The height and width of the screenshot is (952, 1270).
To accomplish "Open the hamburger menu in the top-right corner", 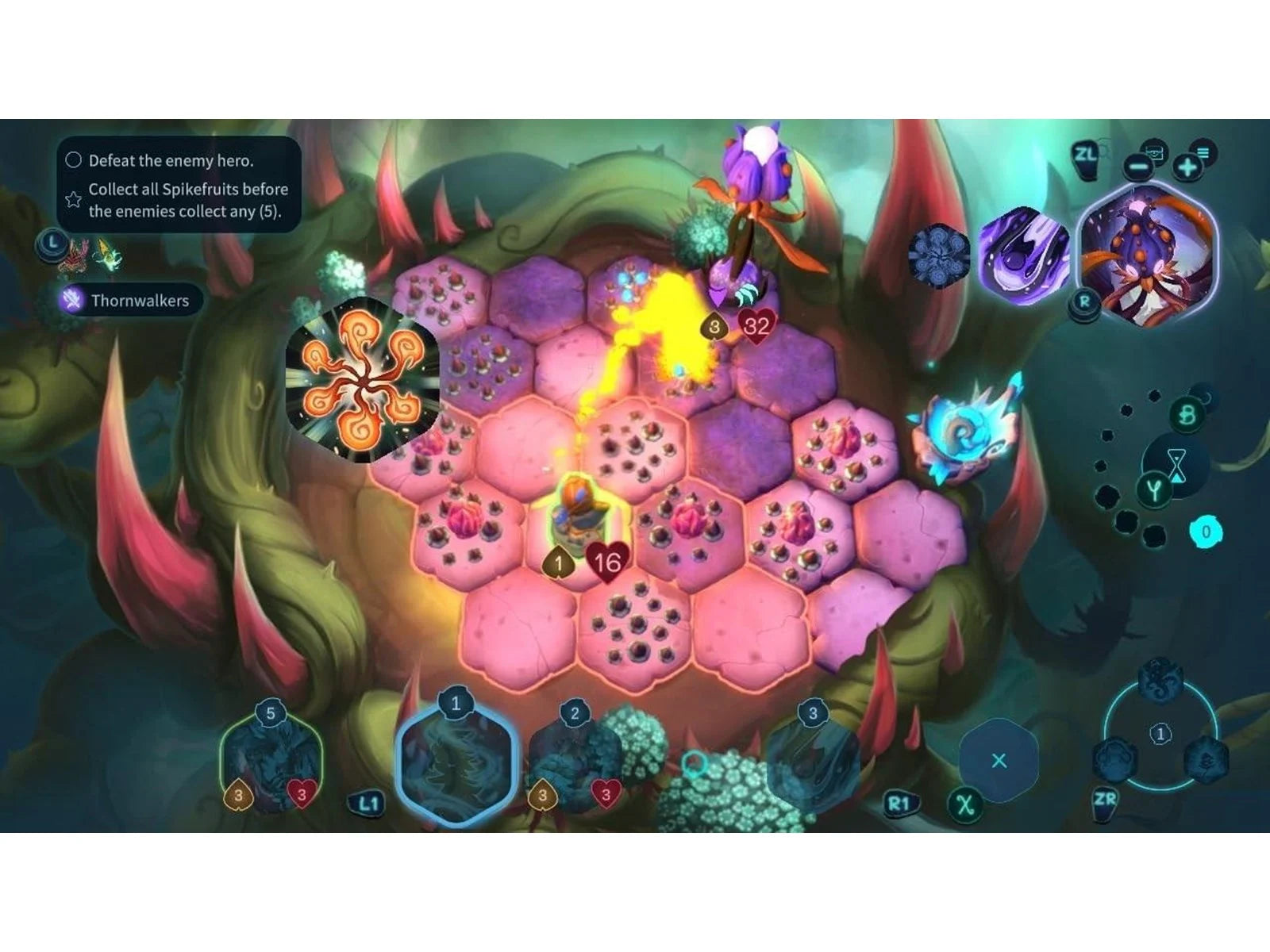I will (x=1203, y=151).
